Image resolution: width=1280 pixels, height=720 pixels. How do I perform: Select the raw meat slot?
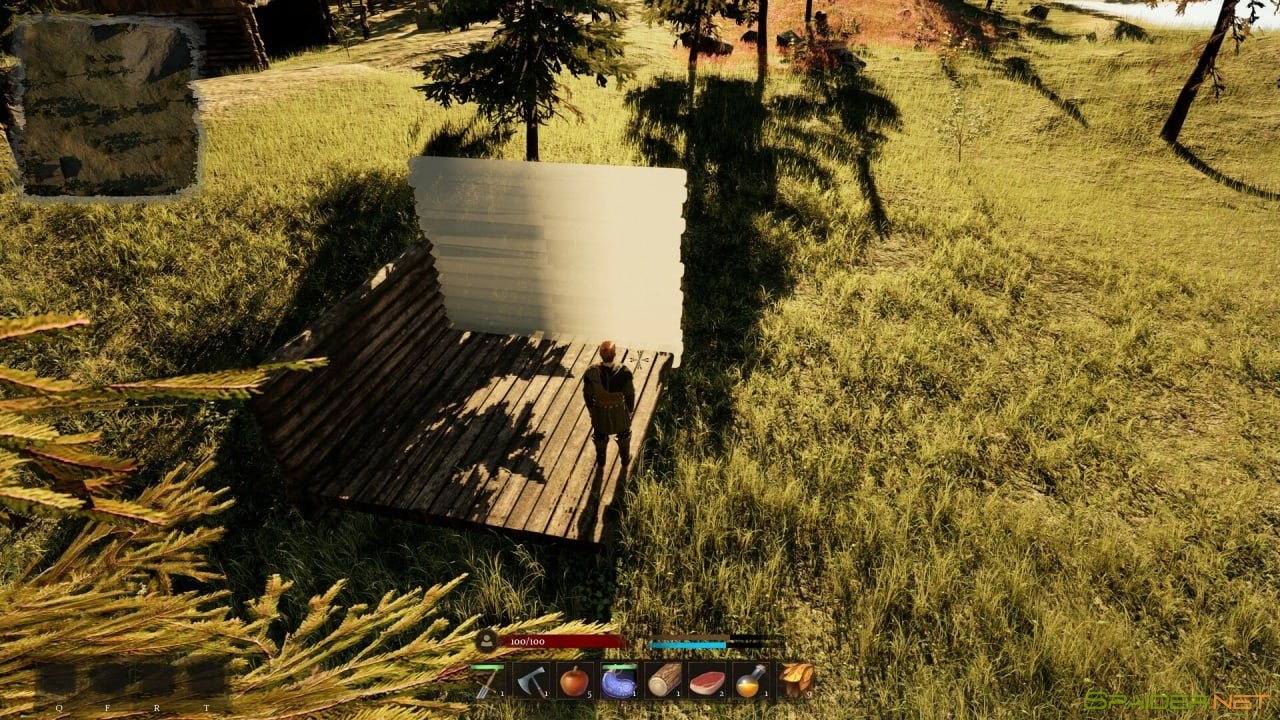click(707, 681)
